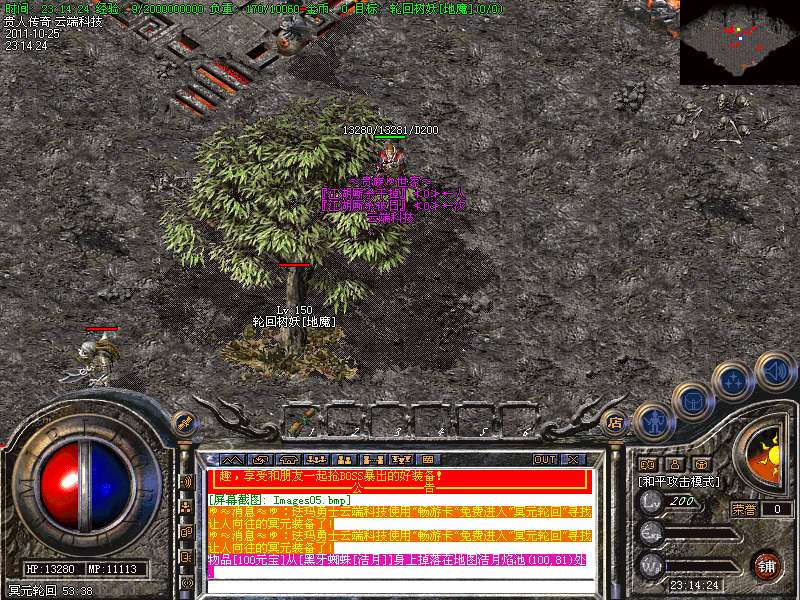Open the bag inventory round button
The image size is (800, 600).
click(x=692, y=401)
